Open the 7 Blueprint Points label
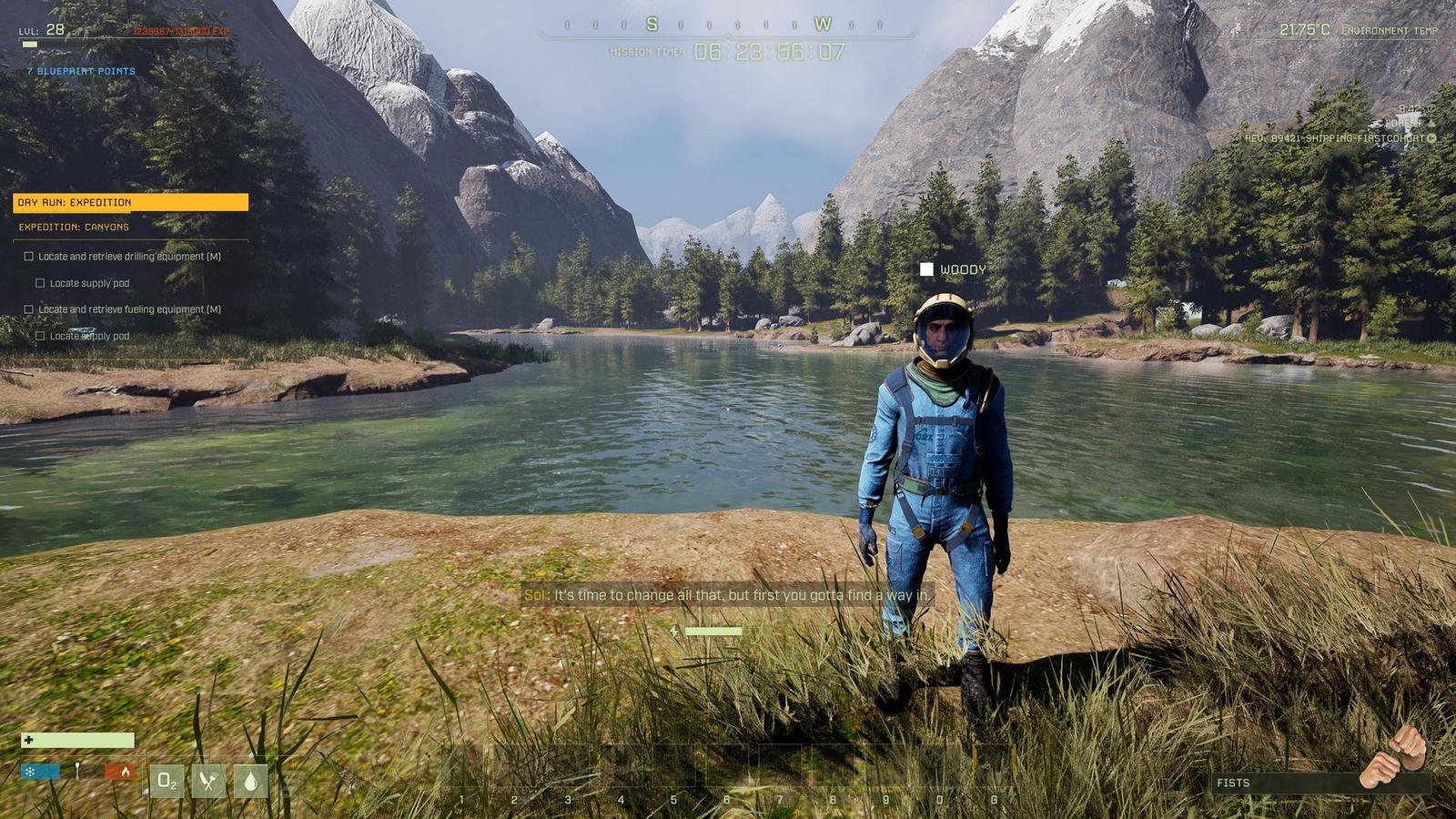This screenshot has height=819, width=1456. (x=81, y=71)
